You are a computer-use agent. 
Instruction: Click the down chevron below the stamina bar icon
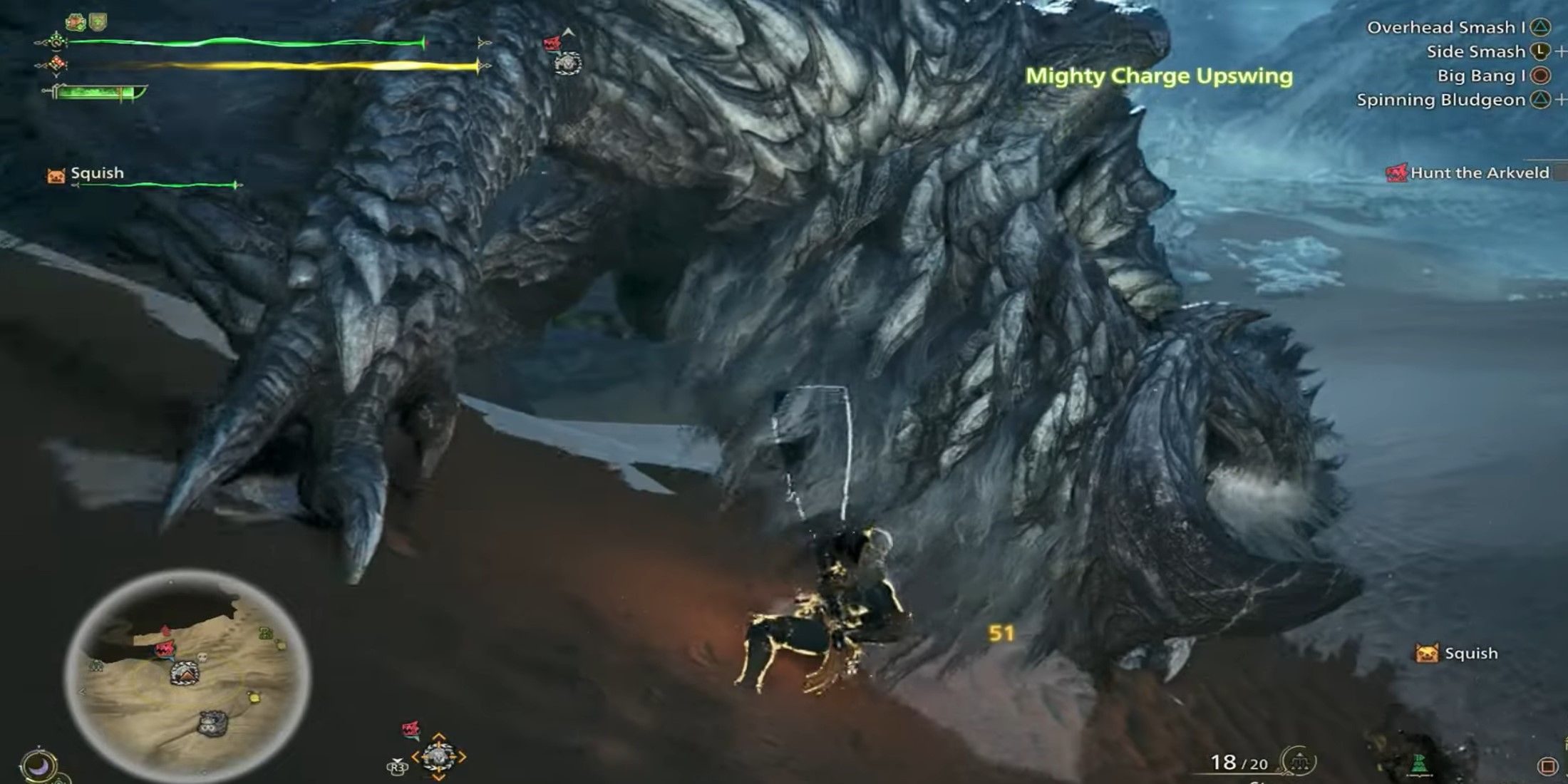tap(56, 74)
